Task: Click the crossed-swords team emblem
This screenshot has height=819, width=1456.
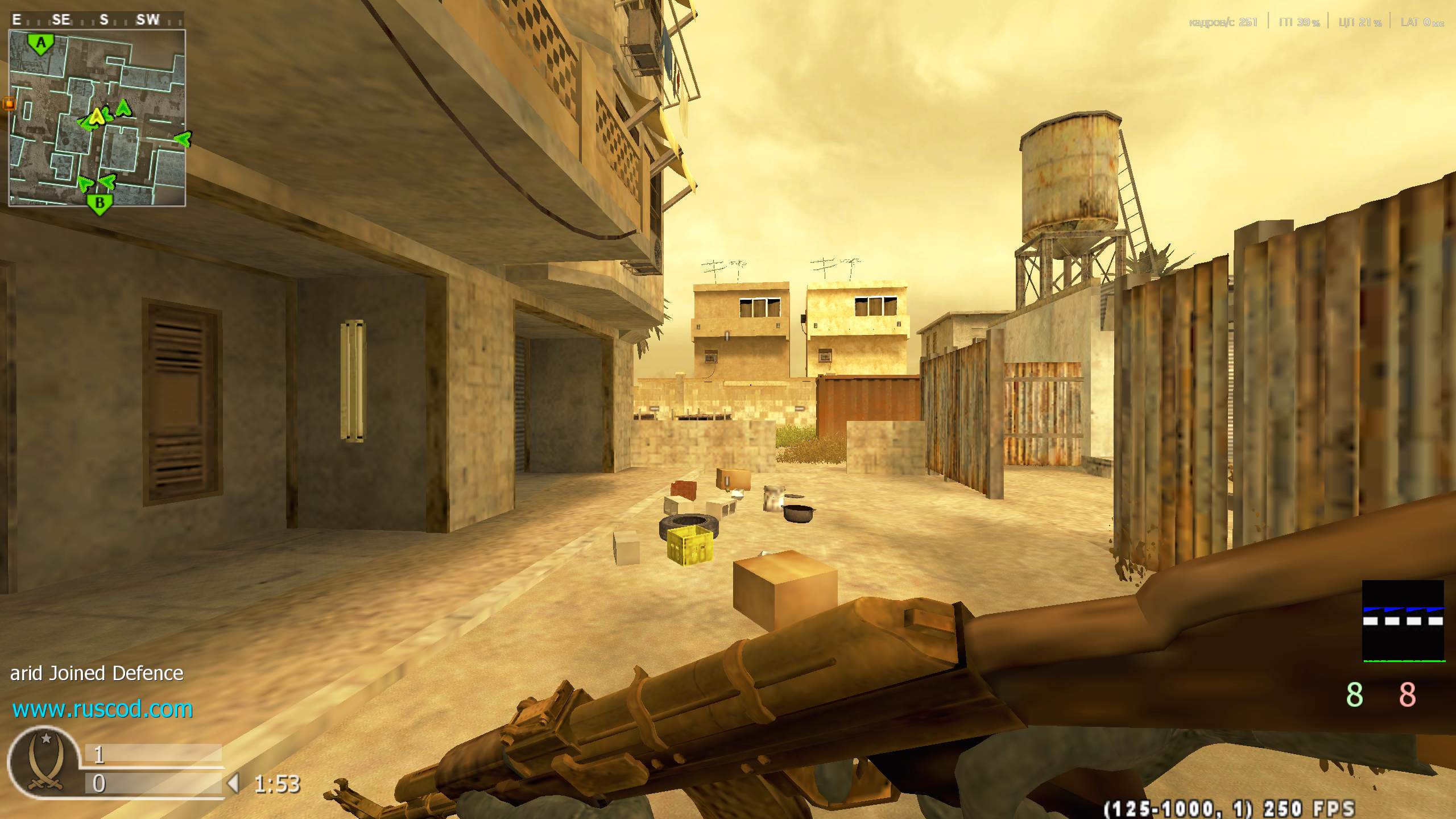Action: coord(44,762)
